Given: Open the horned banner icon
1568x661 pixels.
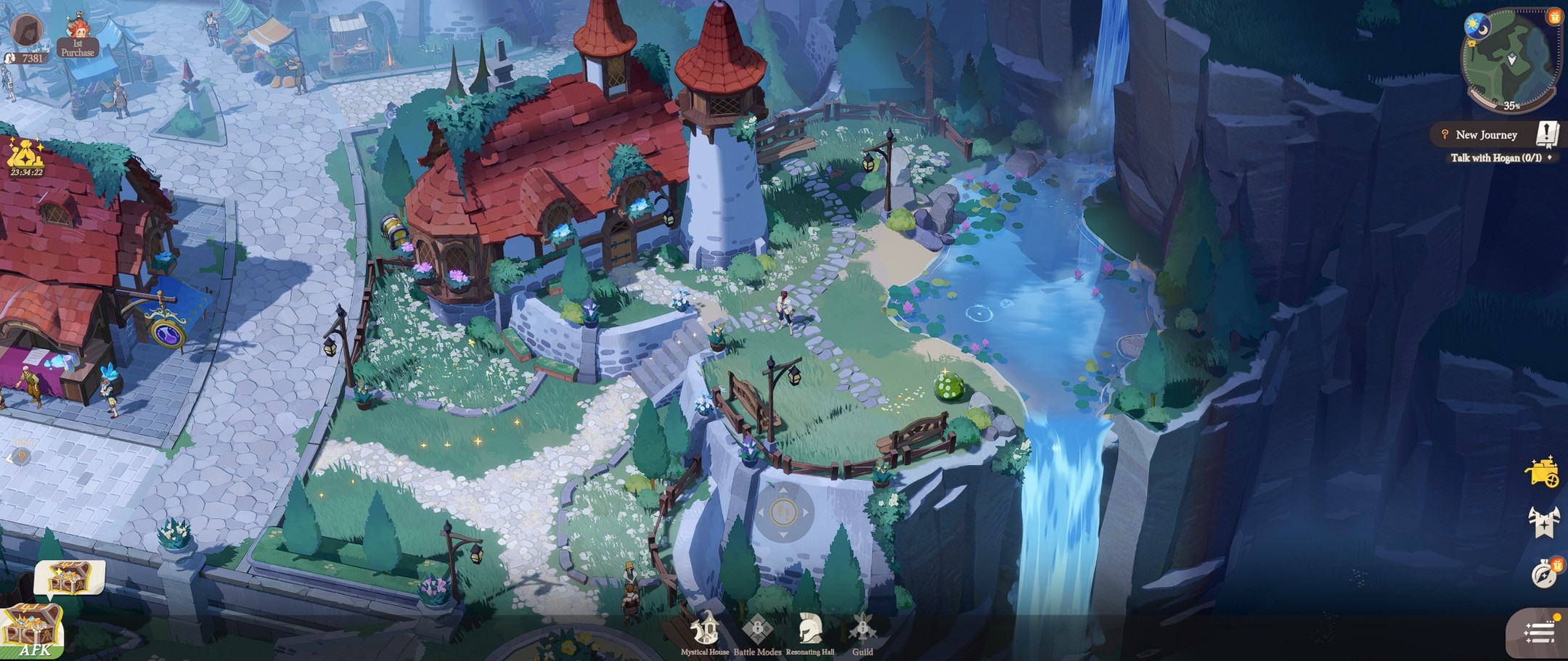Looking at the screenshot, I should coord(1543,522).
